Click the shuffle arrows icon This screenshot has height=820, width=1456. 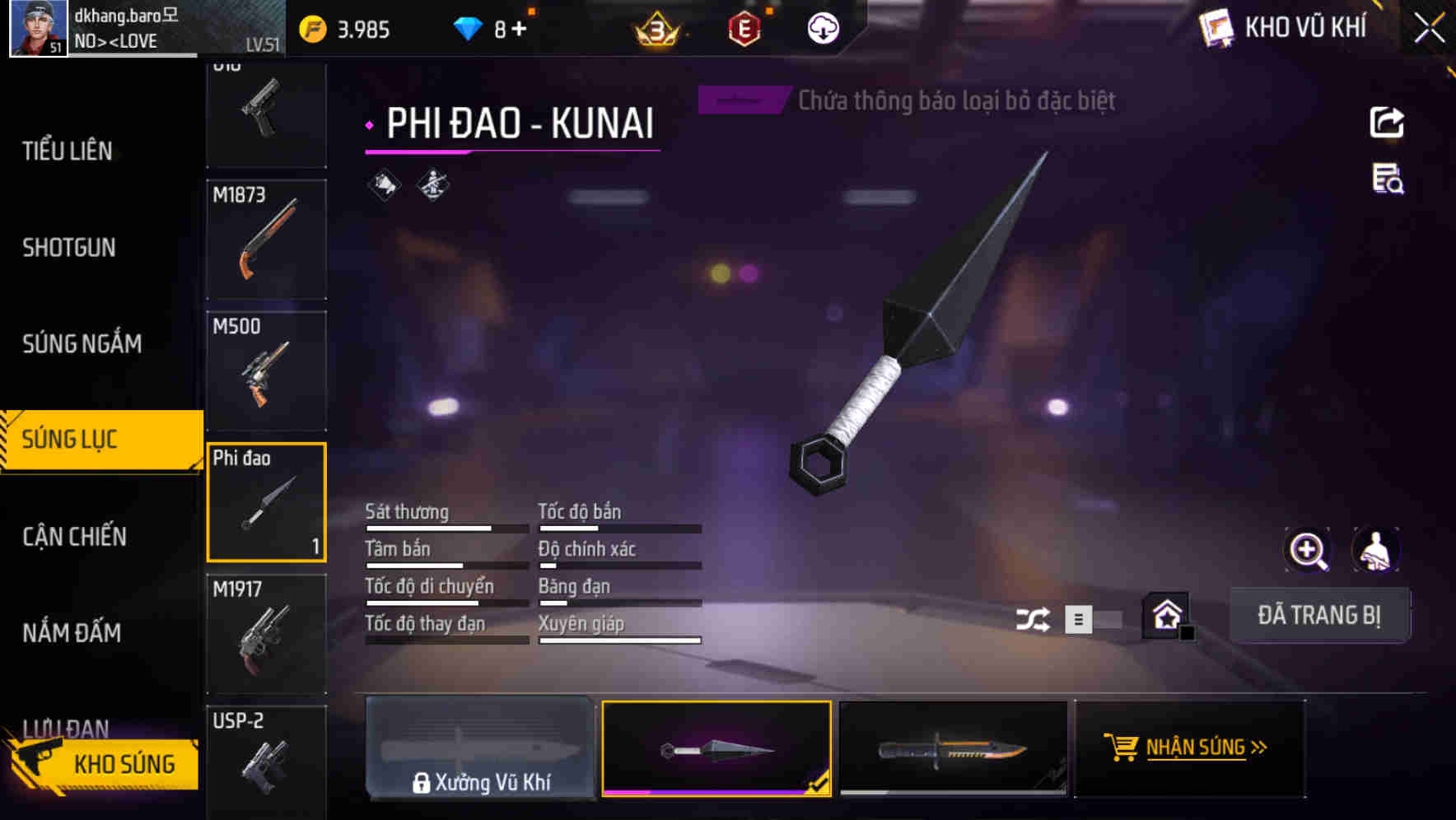(1034, 617)
